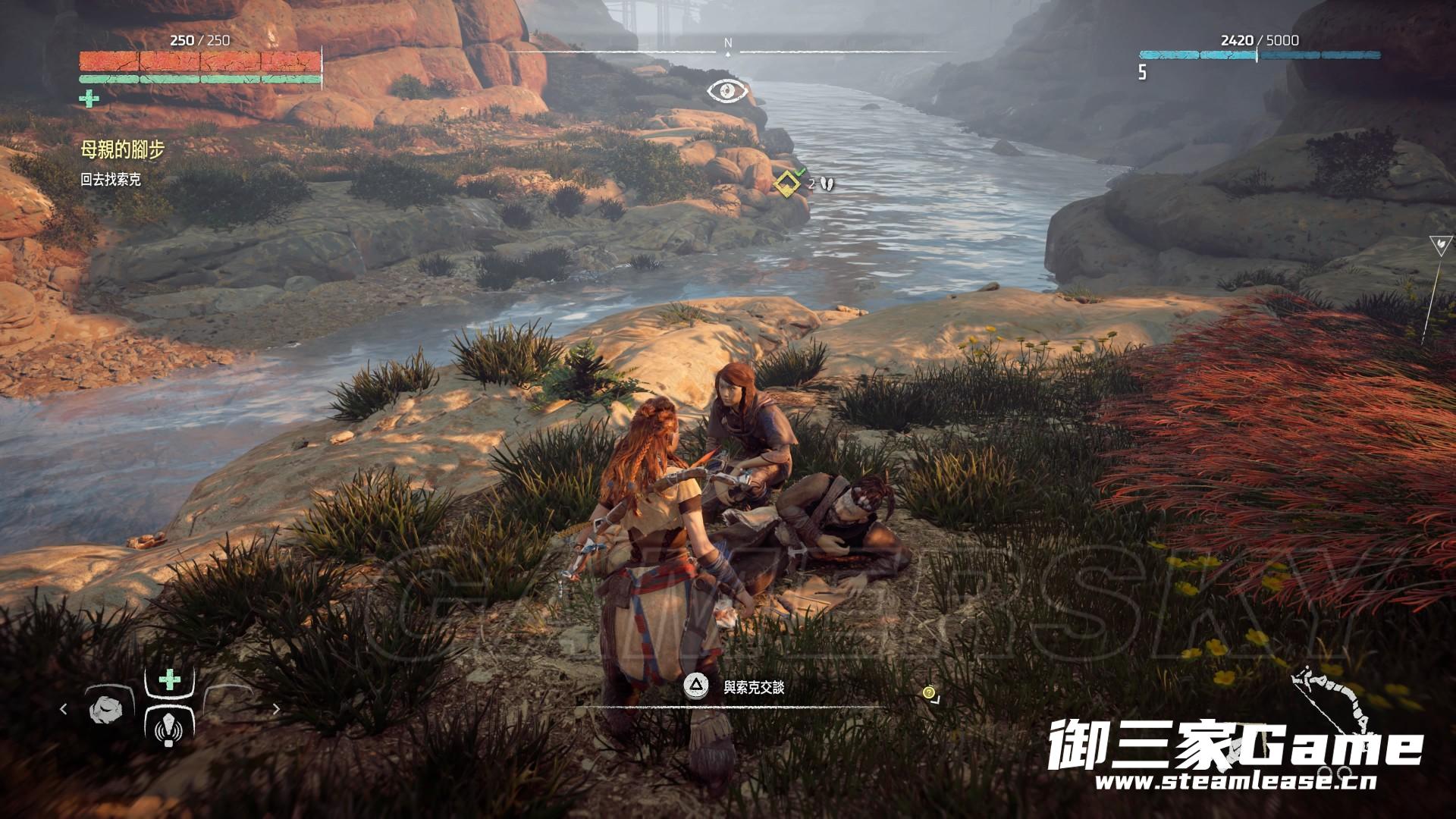
Task: Choose the 與索克交談 talk prompt text
Action: [753, 688]
